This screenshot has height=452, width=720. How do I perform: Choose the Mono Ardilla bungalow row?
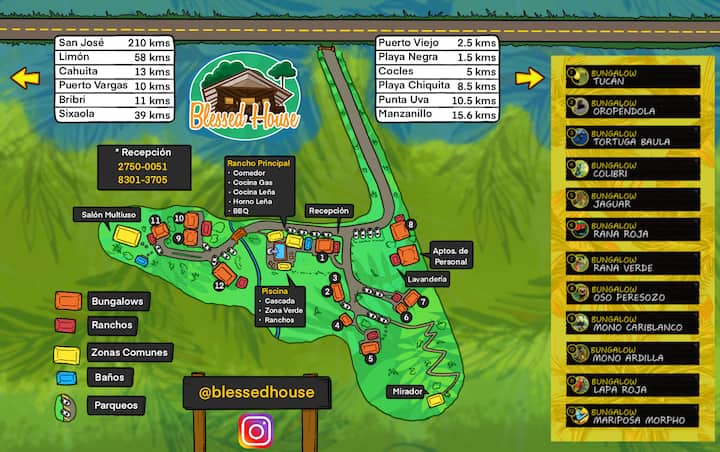point(632,354)
